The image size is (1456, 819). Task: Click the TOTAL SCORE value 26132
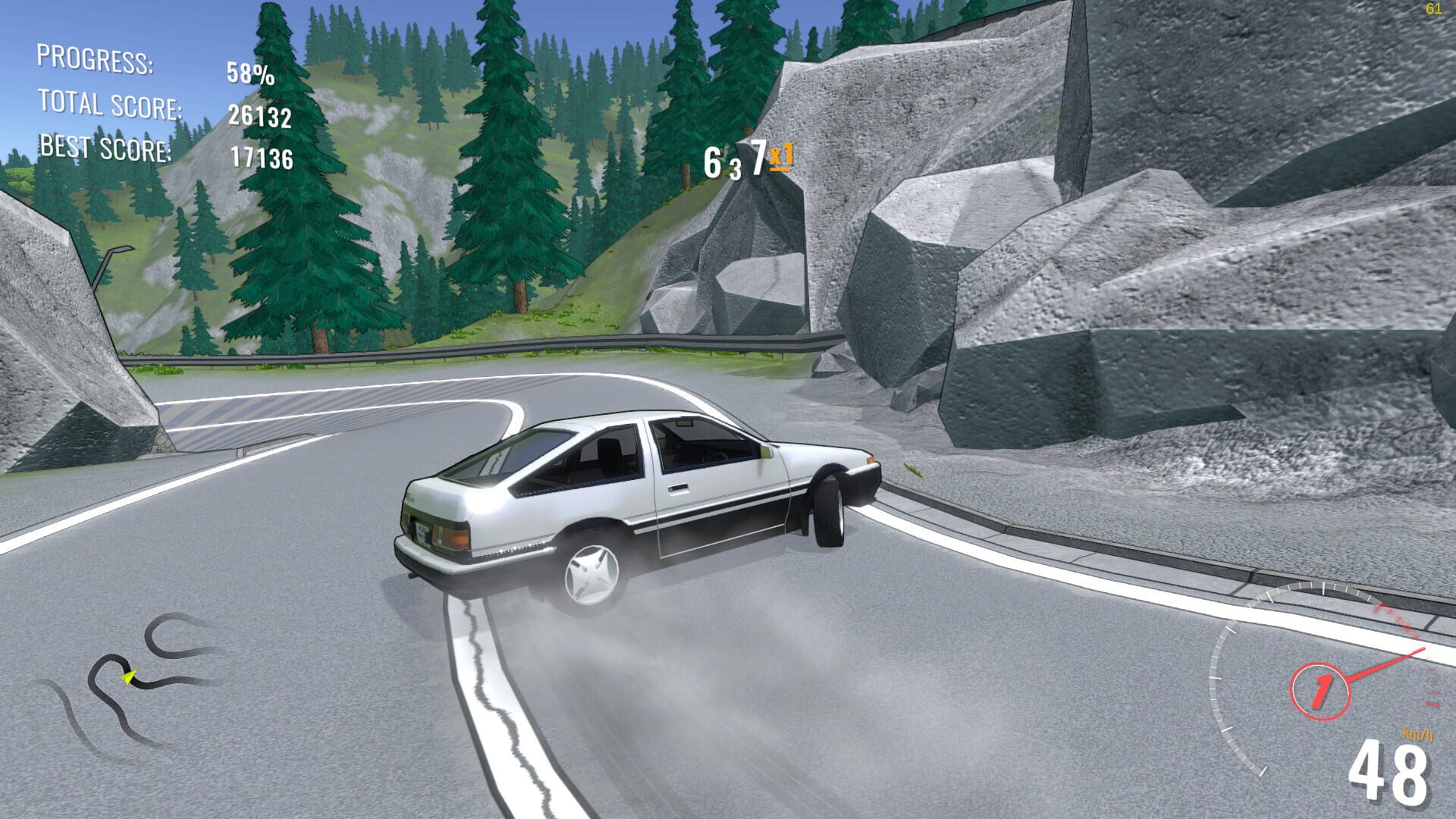[260, 118]
